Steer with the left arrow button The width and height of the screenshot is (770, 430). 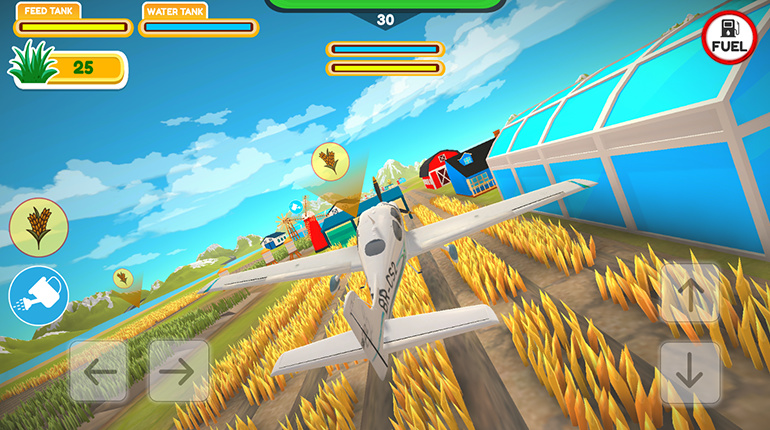tap(98, 371)
